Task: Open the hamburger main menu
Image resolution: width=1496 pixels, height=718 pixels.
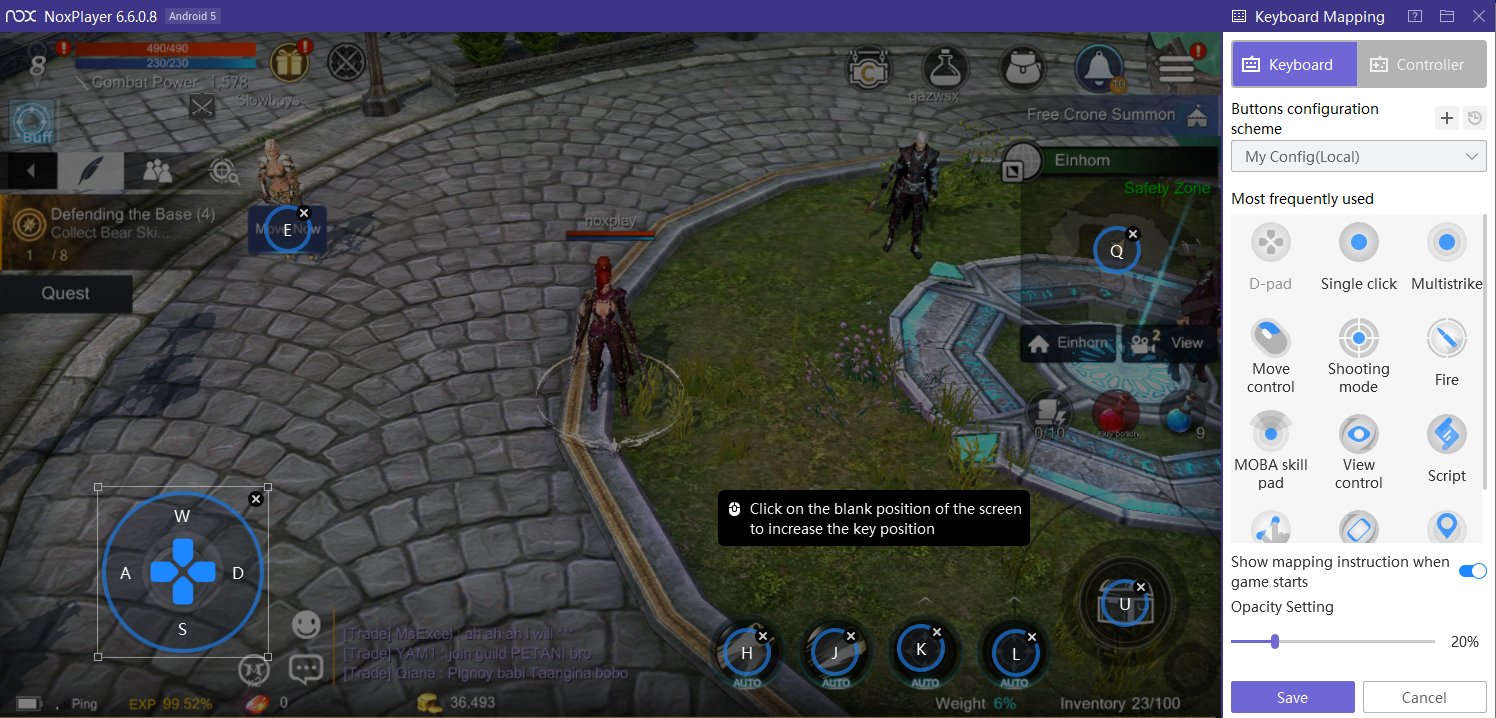Action: pyautogui.click(x=1176, y=67)
